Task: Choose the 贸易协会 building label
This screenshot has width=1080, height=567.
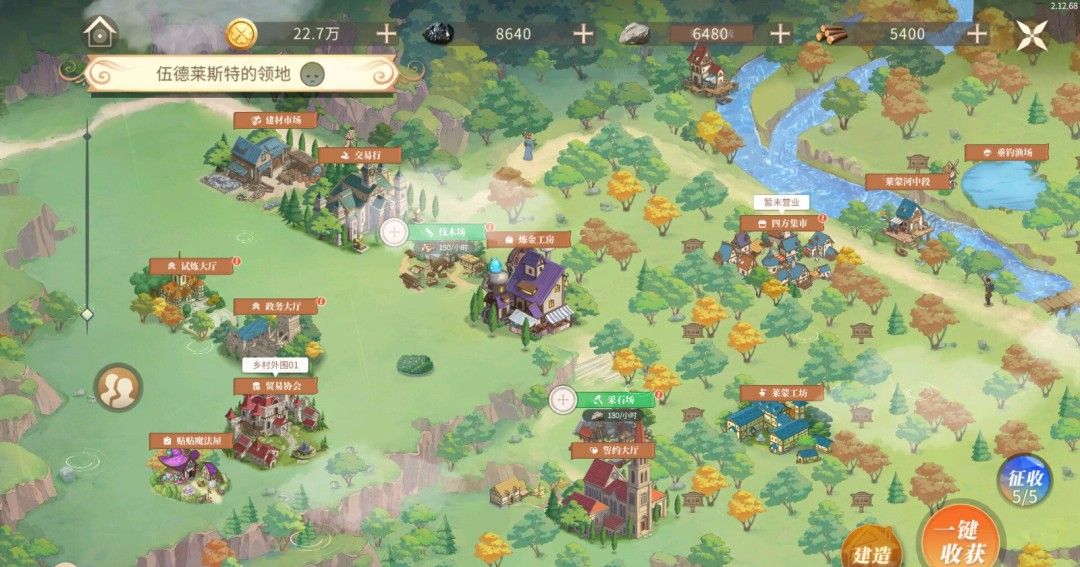Action: [275, 386]
